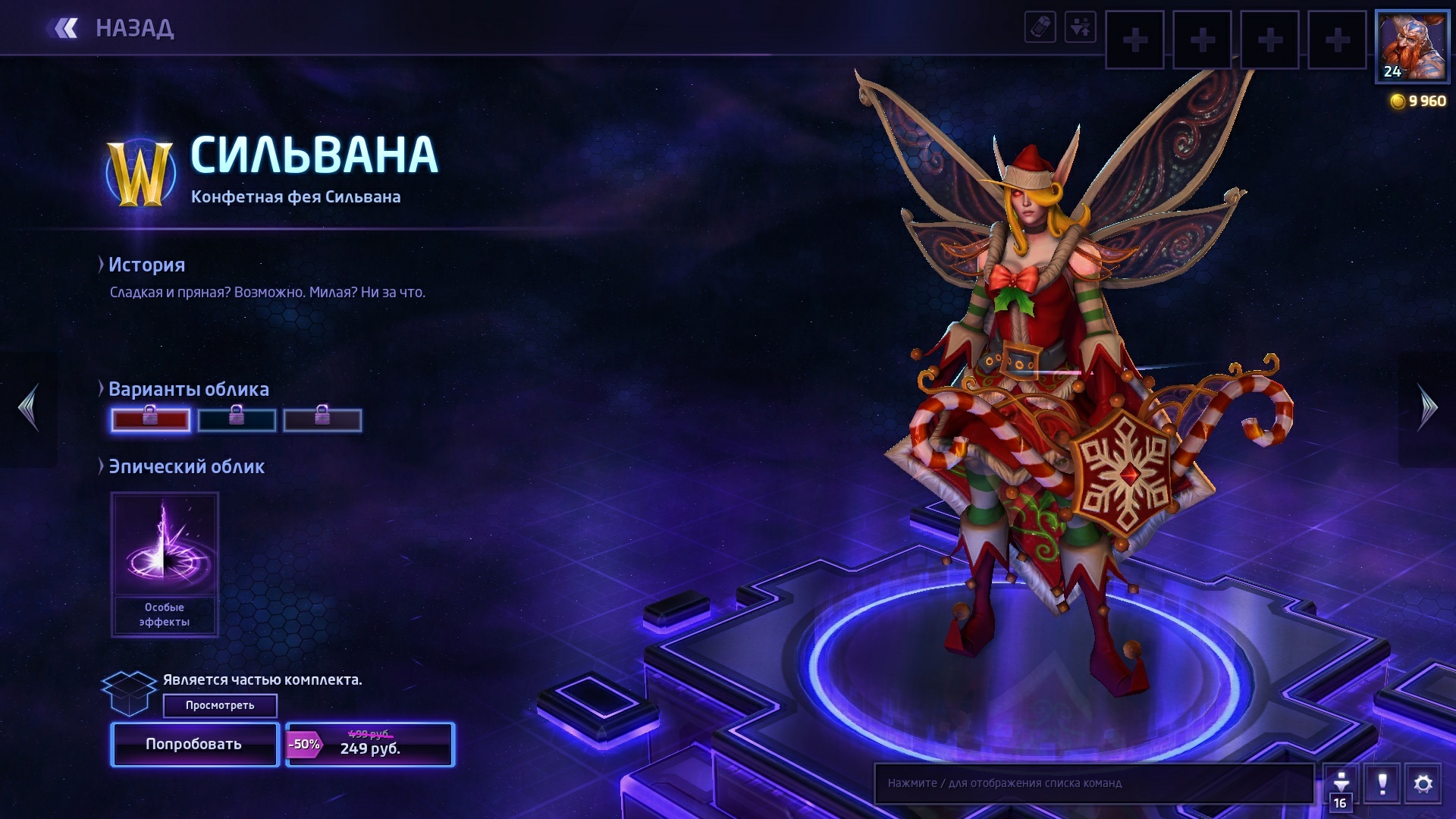Expand the Варианты облика section header
The image size is (1456, 819).
pos(188,389)
